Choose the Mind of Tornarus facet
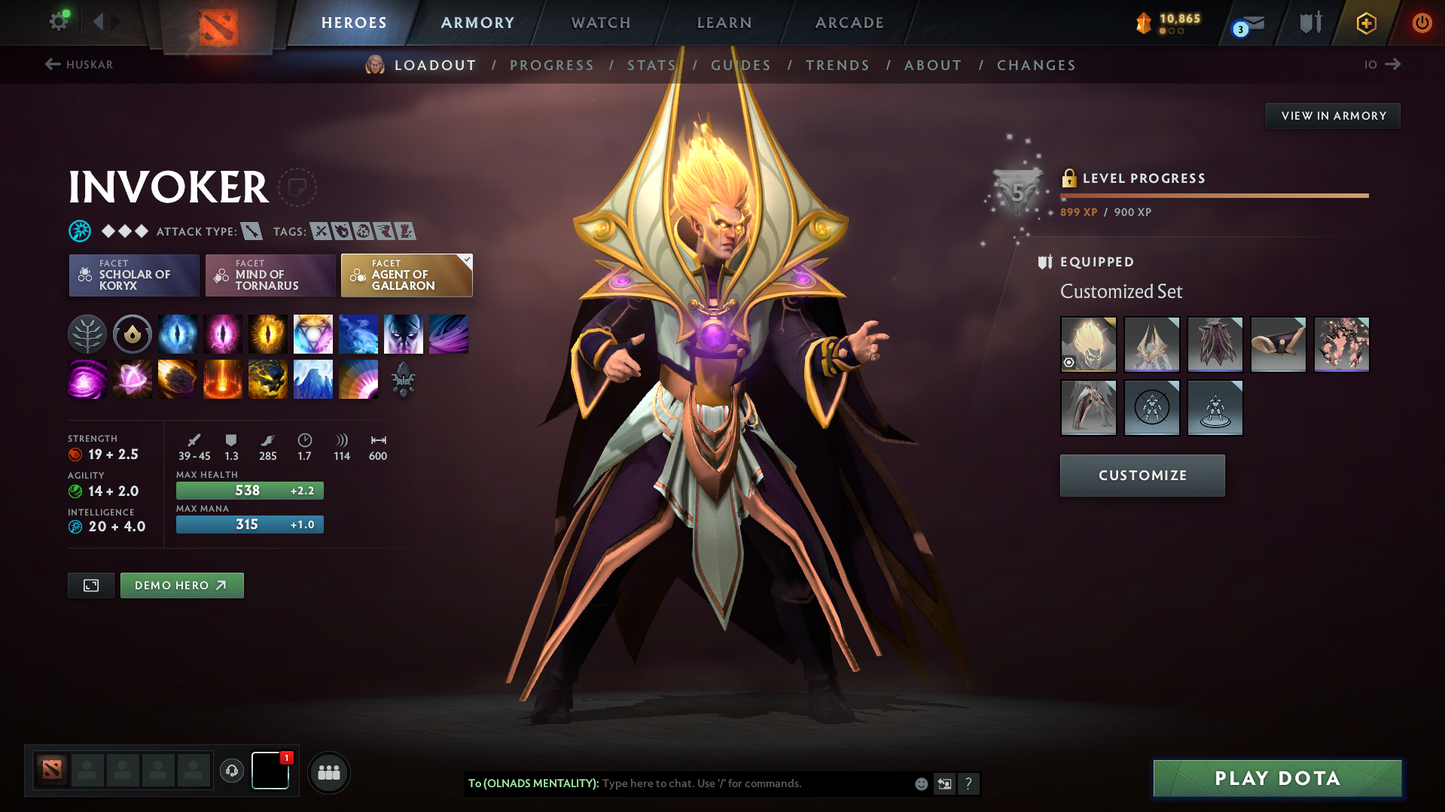Viewport: 1445px width, 812px height. point(270,275)
